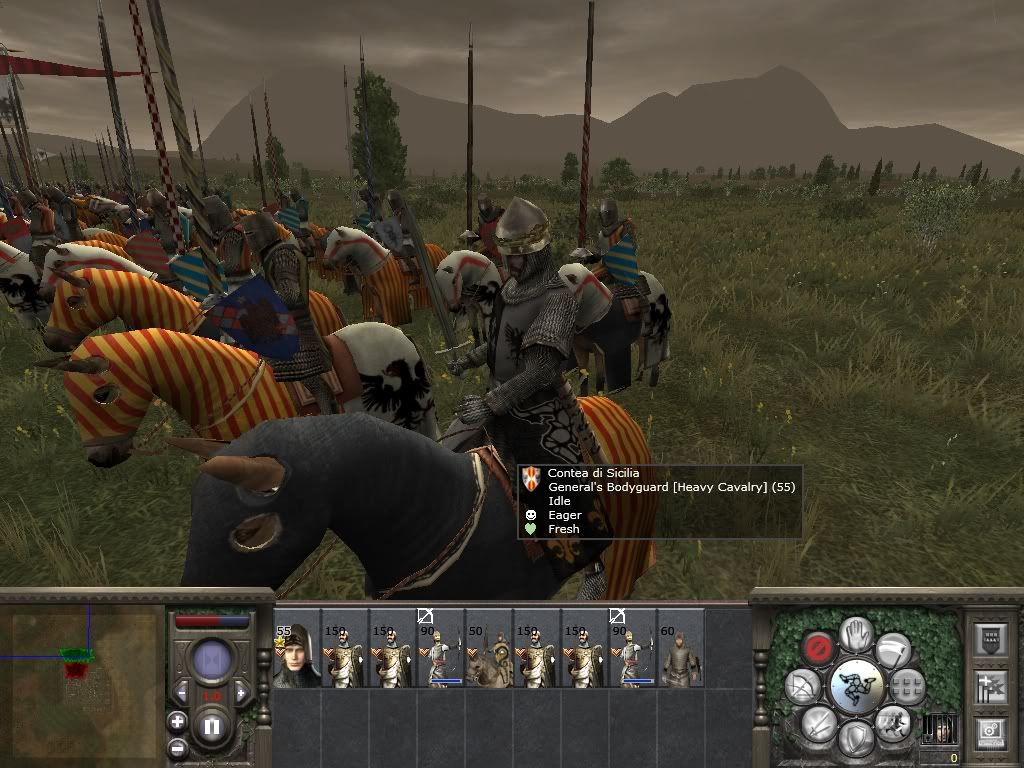Toggle the bow and arrow order button
The width and height of the screenshot is (1024, 768).
click(804, 686)
